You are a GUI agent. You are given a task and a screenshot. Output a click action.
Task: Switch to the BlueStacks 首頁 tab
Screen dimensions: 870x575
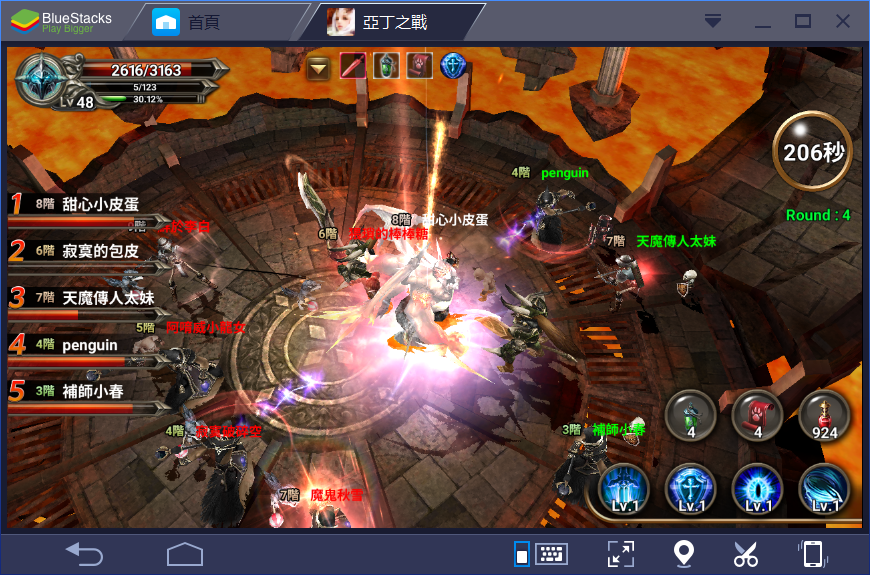(202, 22)
